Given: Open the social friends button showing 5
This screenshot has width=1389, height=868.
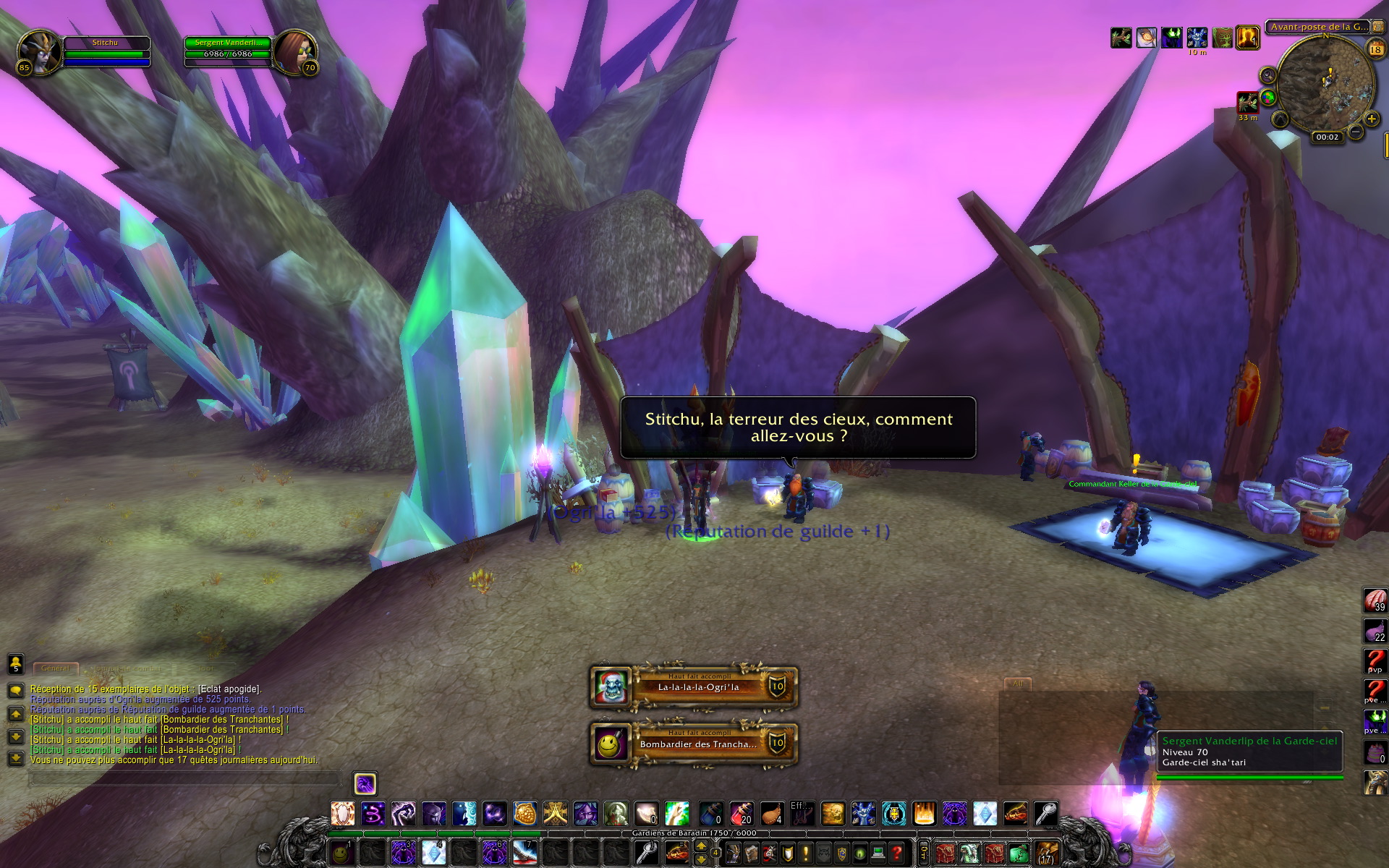Looking at the screenshot, I should (16, 663).
